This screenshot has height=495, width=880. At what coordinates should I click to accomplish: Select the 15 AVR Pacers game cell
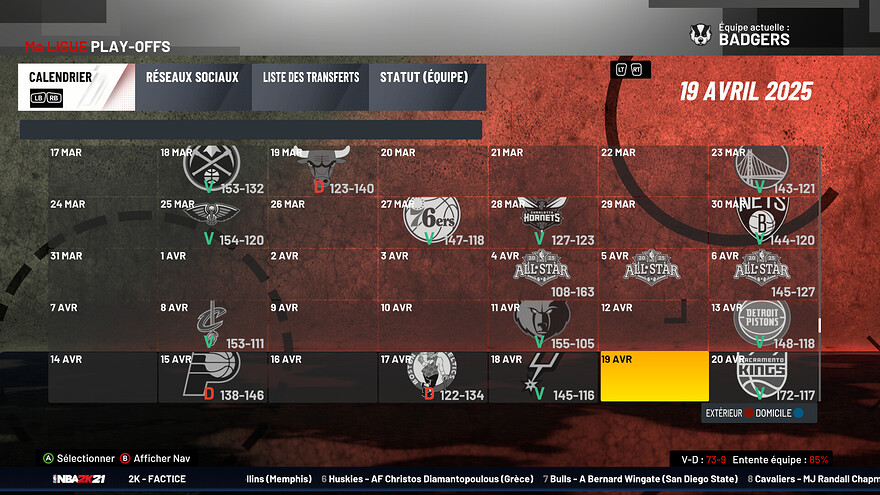pyautogui.click(x=213, y=377)
